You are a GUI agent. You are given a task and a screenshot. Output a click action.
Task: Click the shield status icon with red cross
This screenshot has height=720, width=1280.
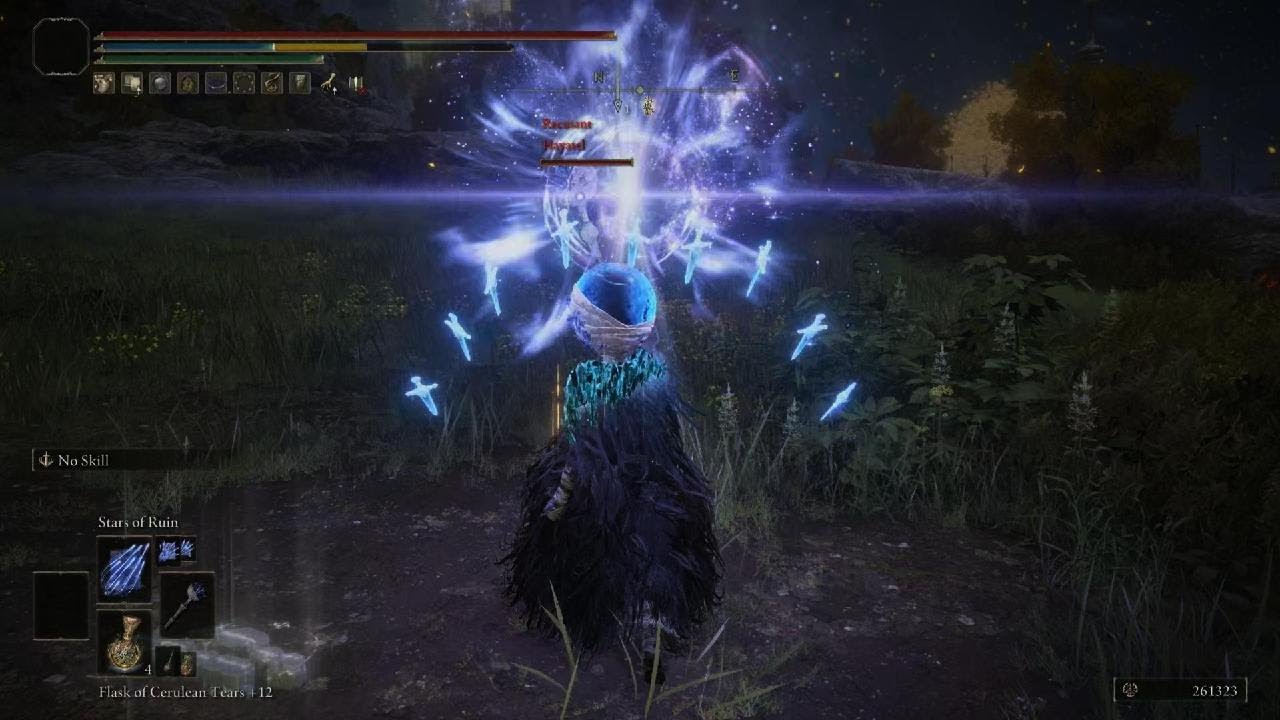355,84
